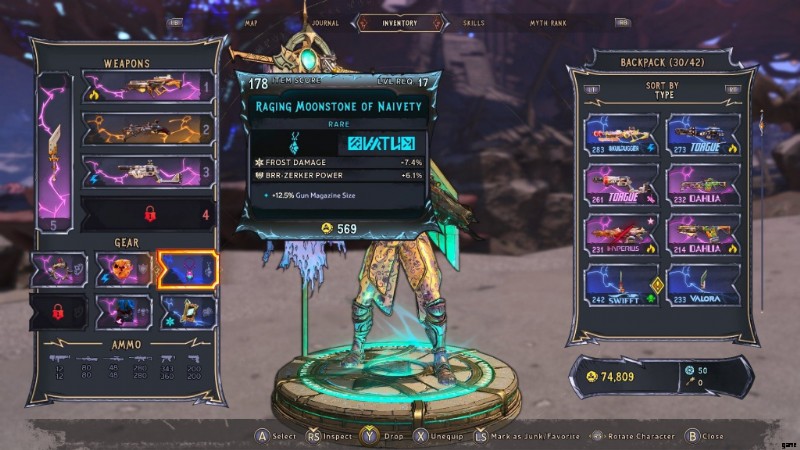
Task: Switch to the Map tab
Action: 253,22
